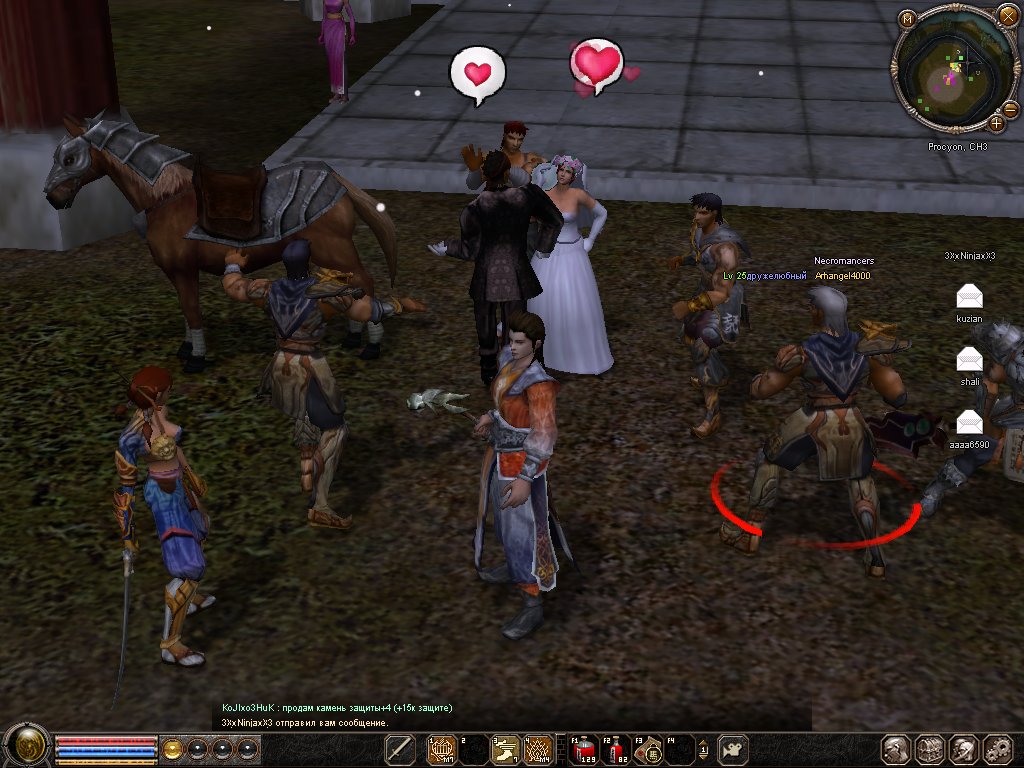Zoom out the minimap with minus button

pyautogui.click(x=1010, y=108)
